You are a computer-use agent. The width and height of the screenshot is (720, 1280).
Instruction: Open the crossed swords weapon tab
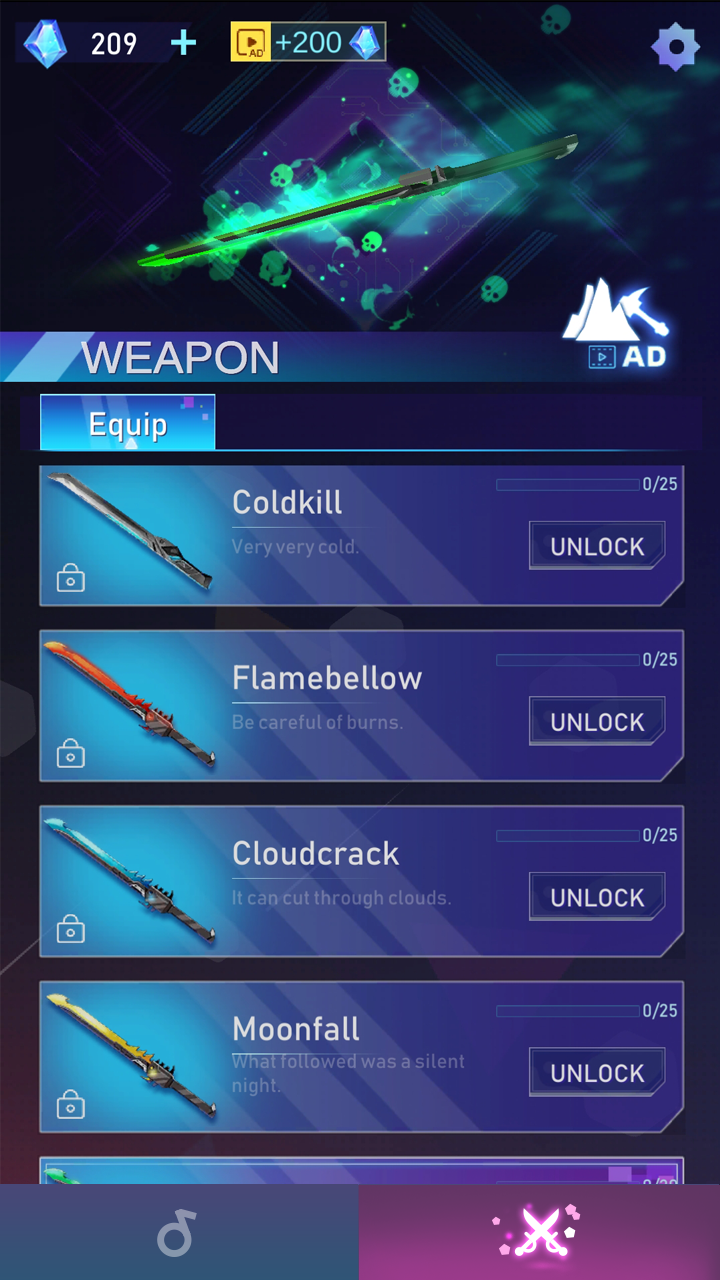click(540, 1232)
